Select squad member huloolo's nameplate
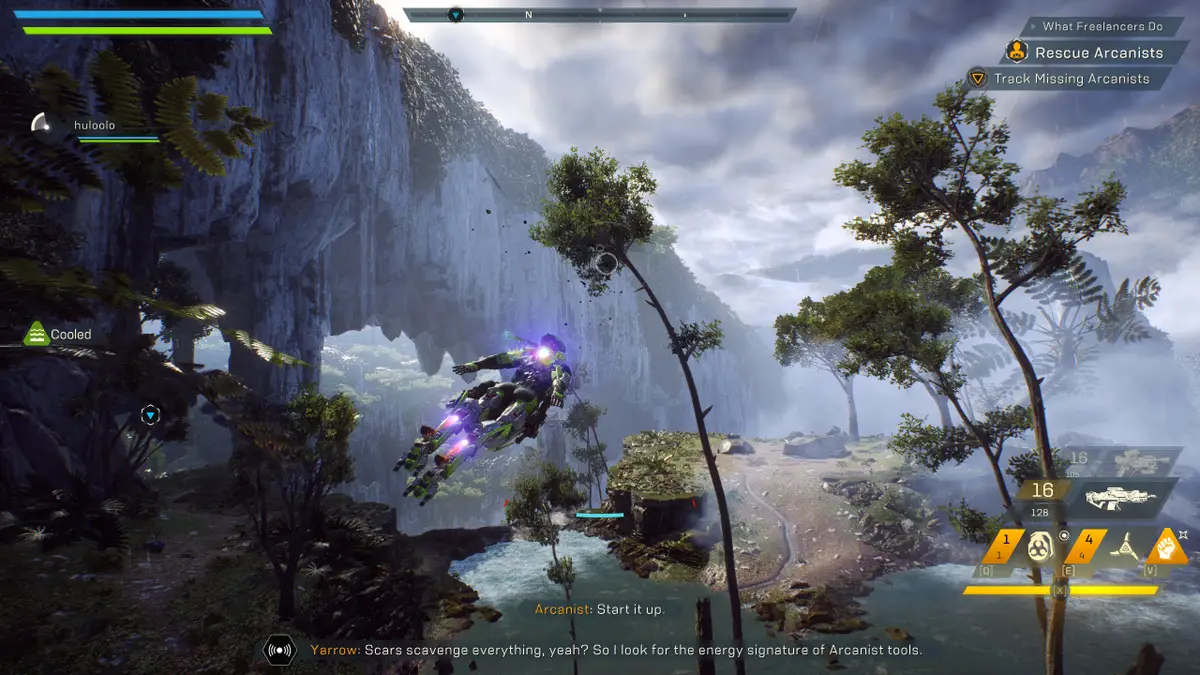 pos(95,125)
